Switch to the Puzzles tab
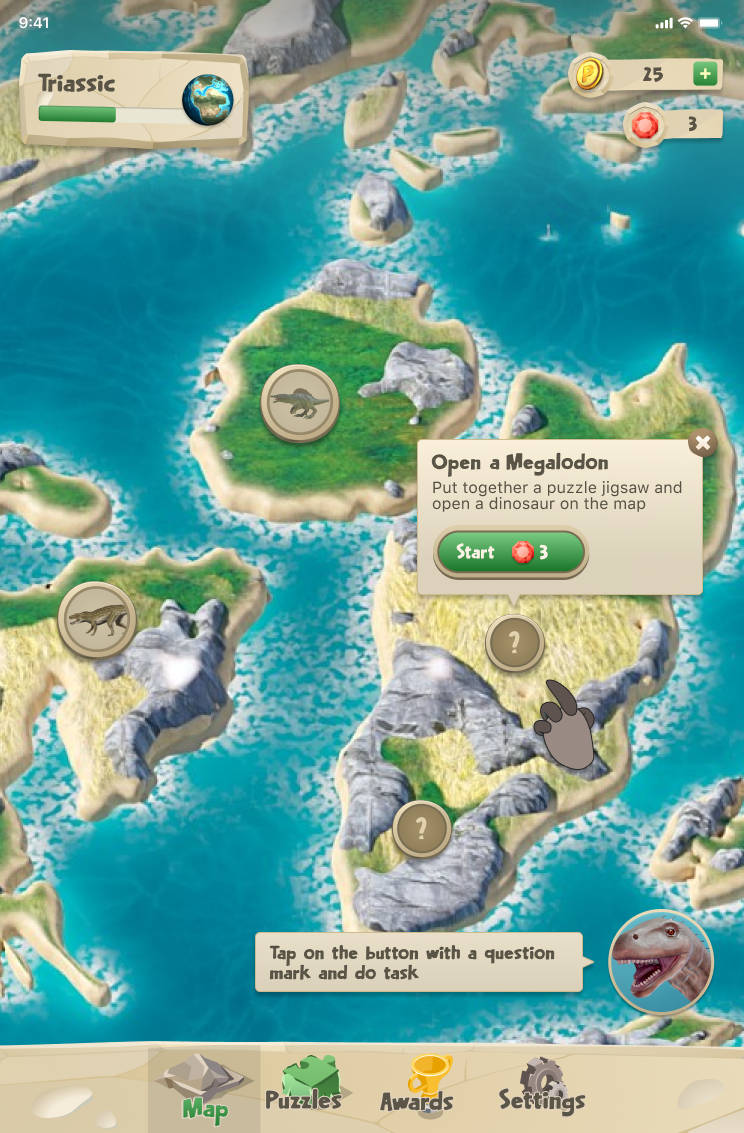 coord(303,1087)
